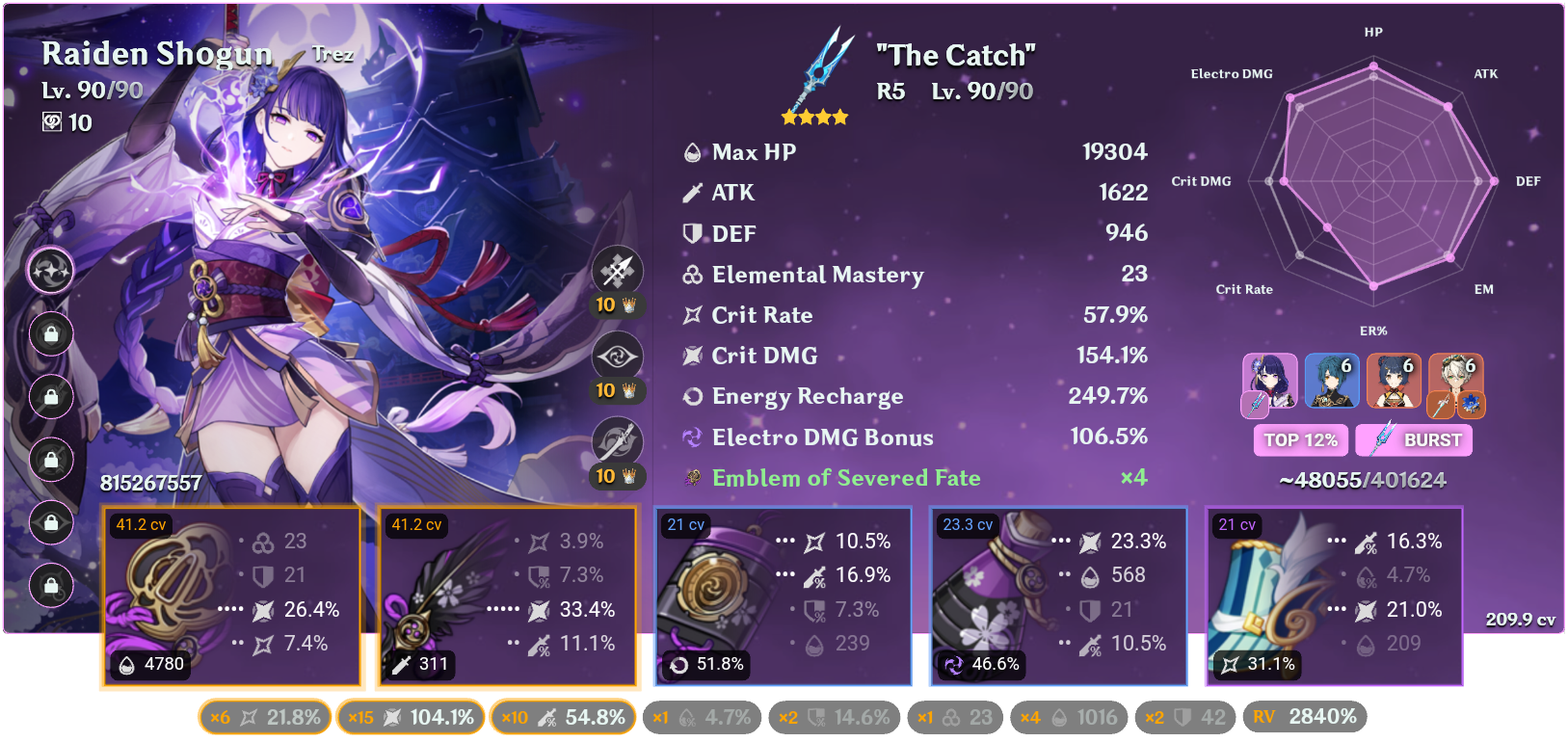Click the Electro emblem circle near Raiden's portrait
This screenshot has height=742, width=1568.
coord(51,271)
